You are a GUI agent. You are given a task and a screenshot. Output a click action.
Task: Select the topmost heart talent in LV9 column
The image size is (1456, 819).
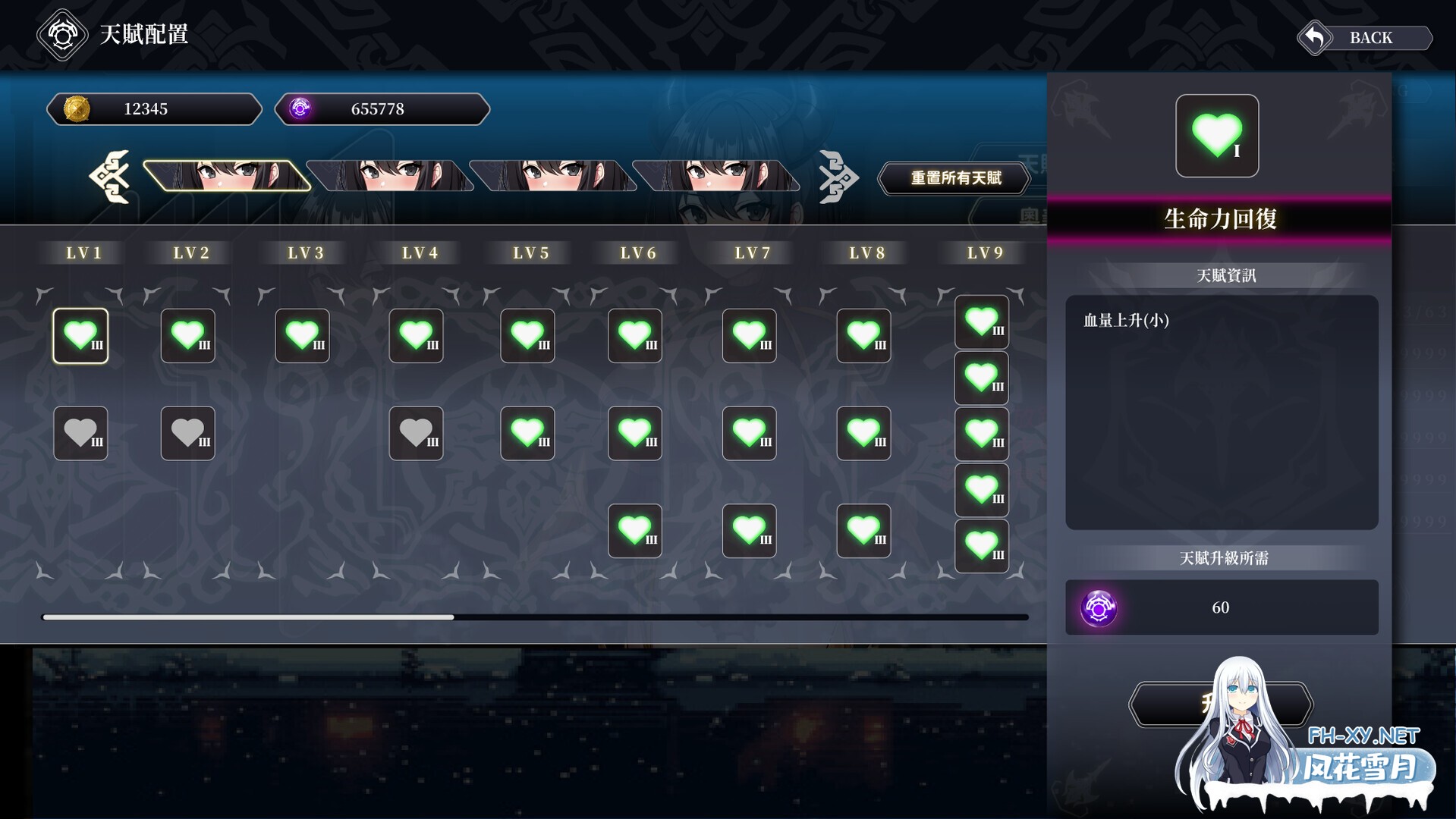point(981,322)
